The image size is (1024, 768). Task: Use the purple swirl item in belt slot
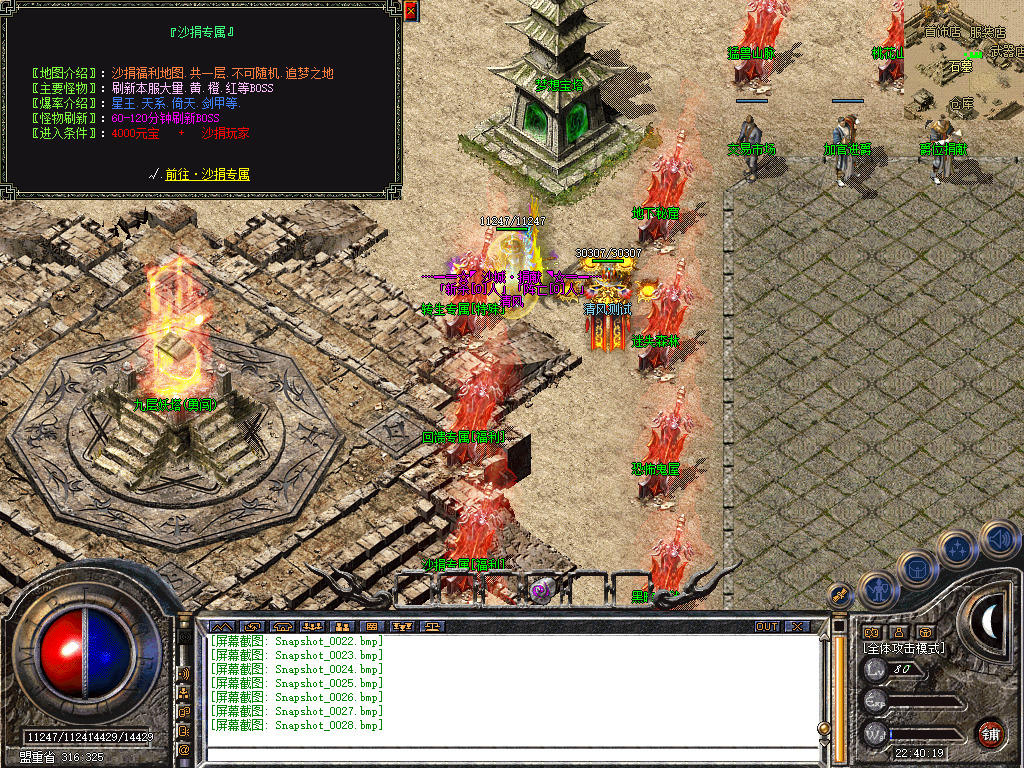541,591
